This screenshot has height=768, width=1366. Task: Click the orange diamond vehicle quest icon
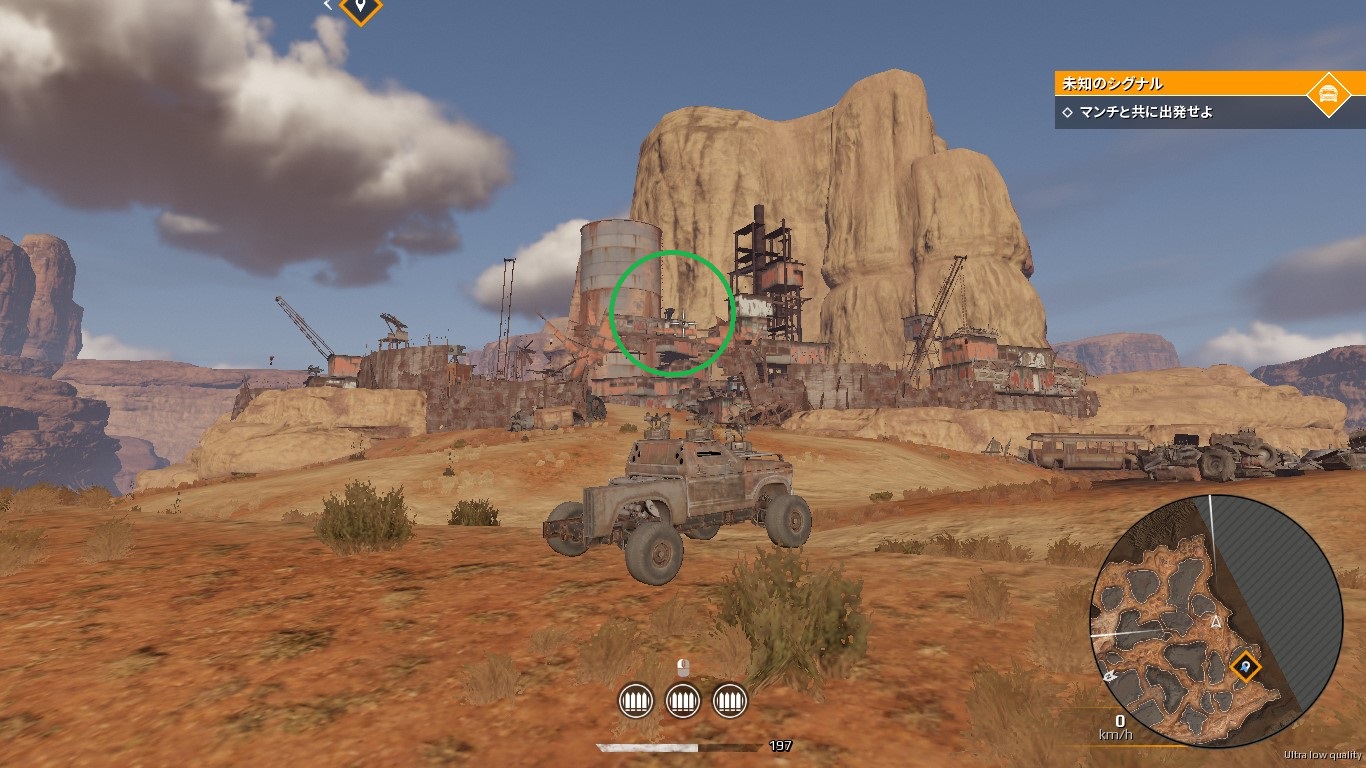point(1328,94)
